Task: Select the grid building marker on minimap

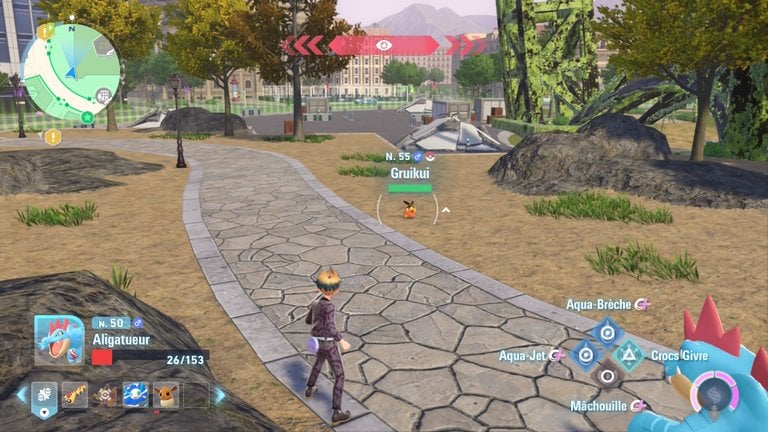Action: coord(104,95)
